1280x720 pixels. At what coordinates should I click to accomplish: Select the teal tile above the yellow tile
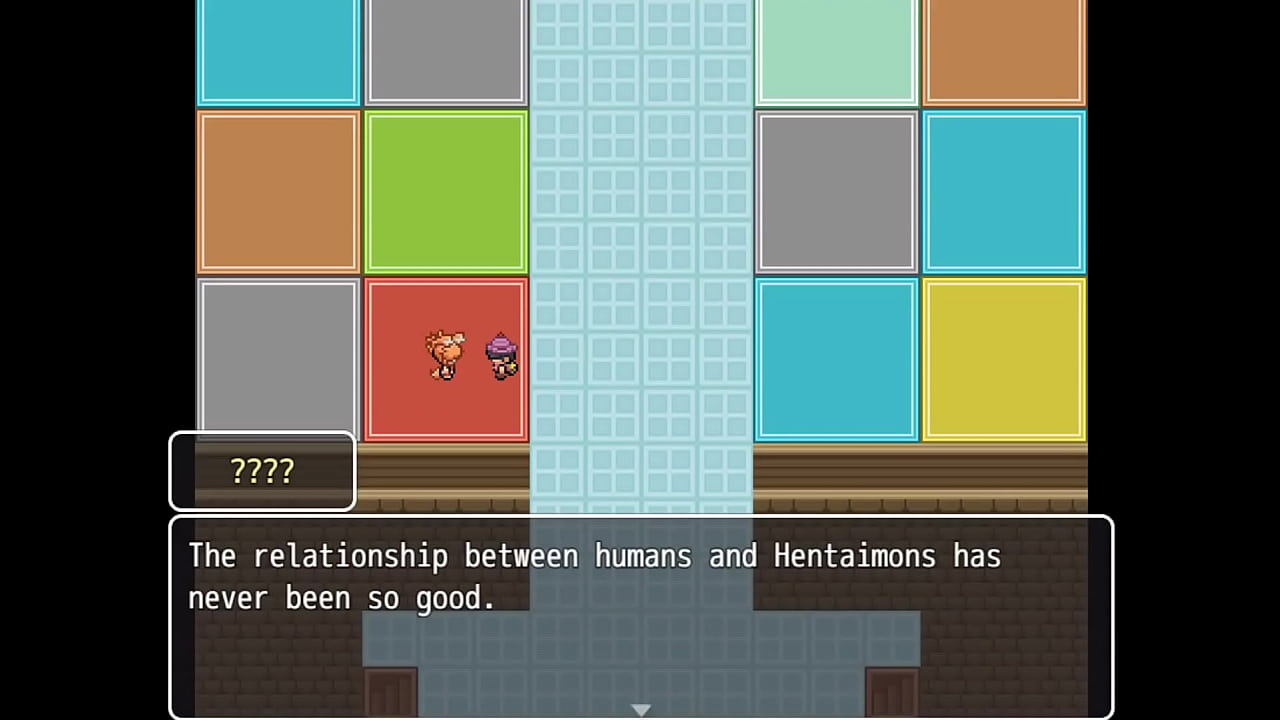[1004, 192]
